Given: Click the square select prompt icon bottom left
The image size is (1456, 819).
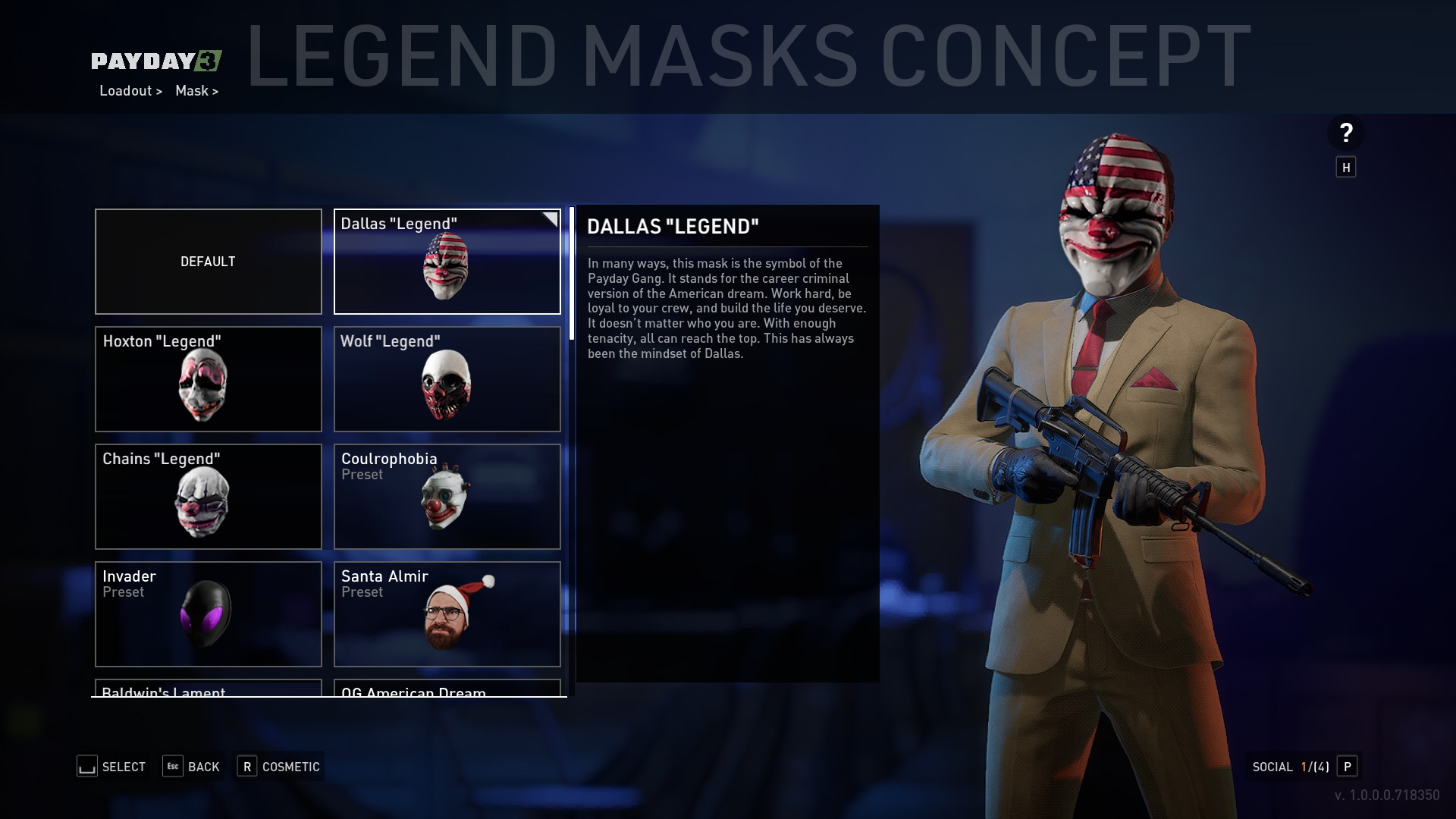Looking at the screenshot, I should [86, 767].
